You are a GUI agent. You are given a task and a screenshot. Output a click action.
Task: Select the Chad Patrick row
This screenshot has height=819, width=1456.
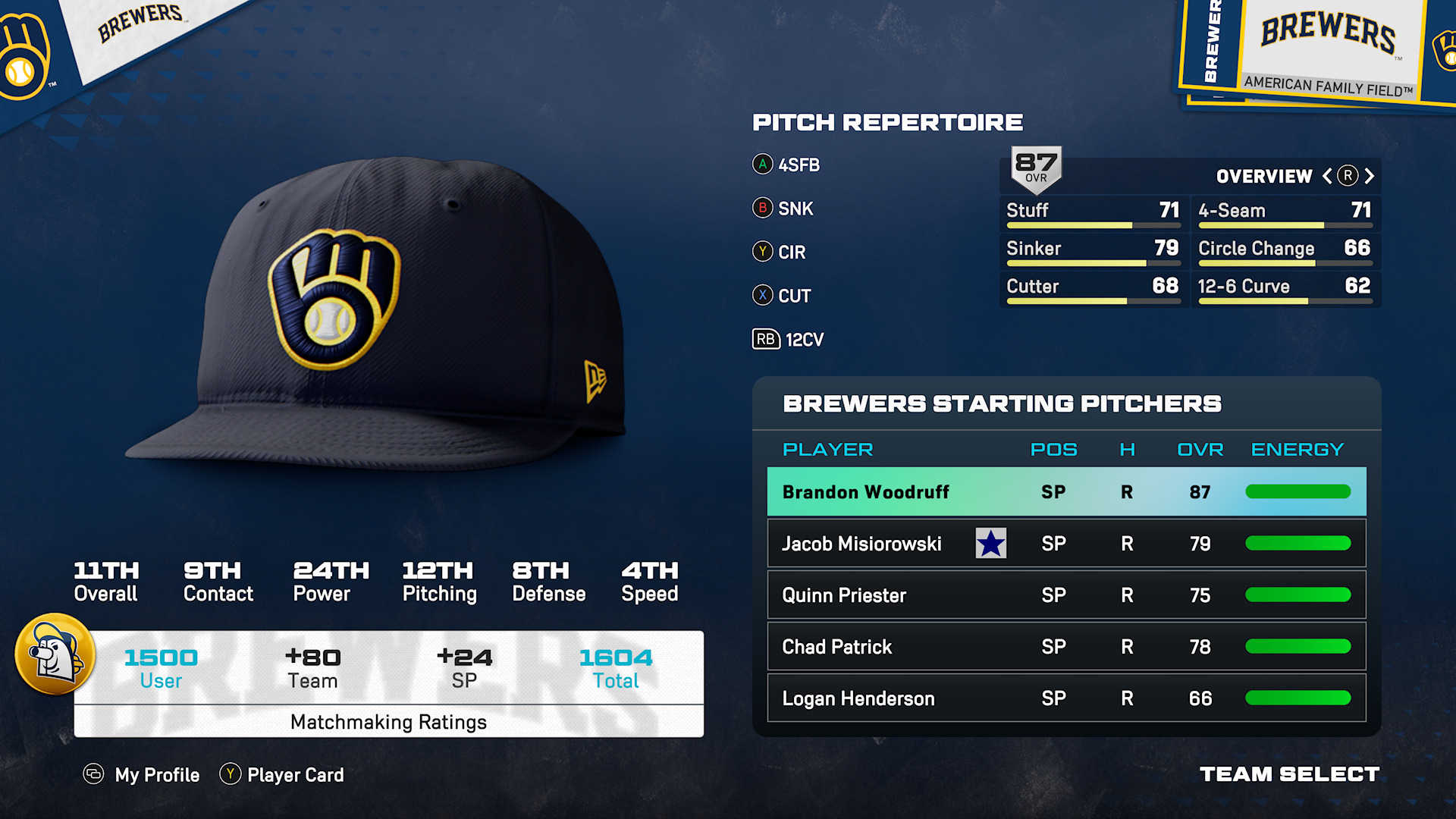coord(1065,647)
